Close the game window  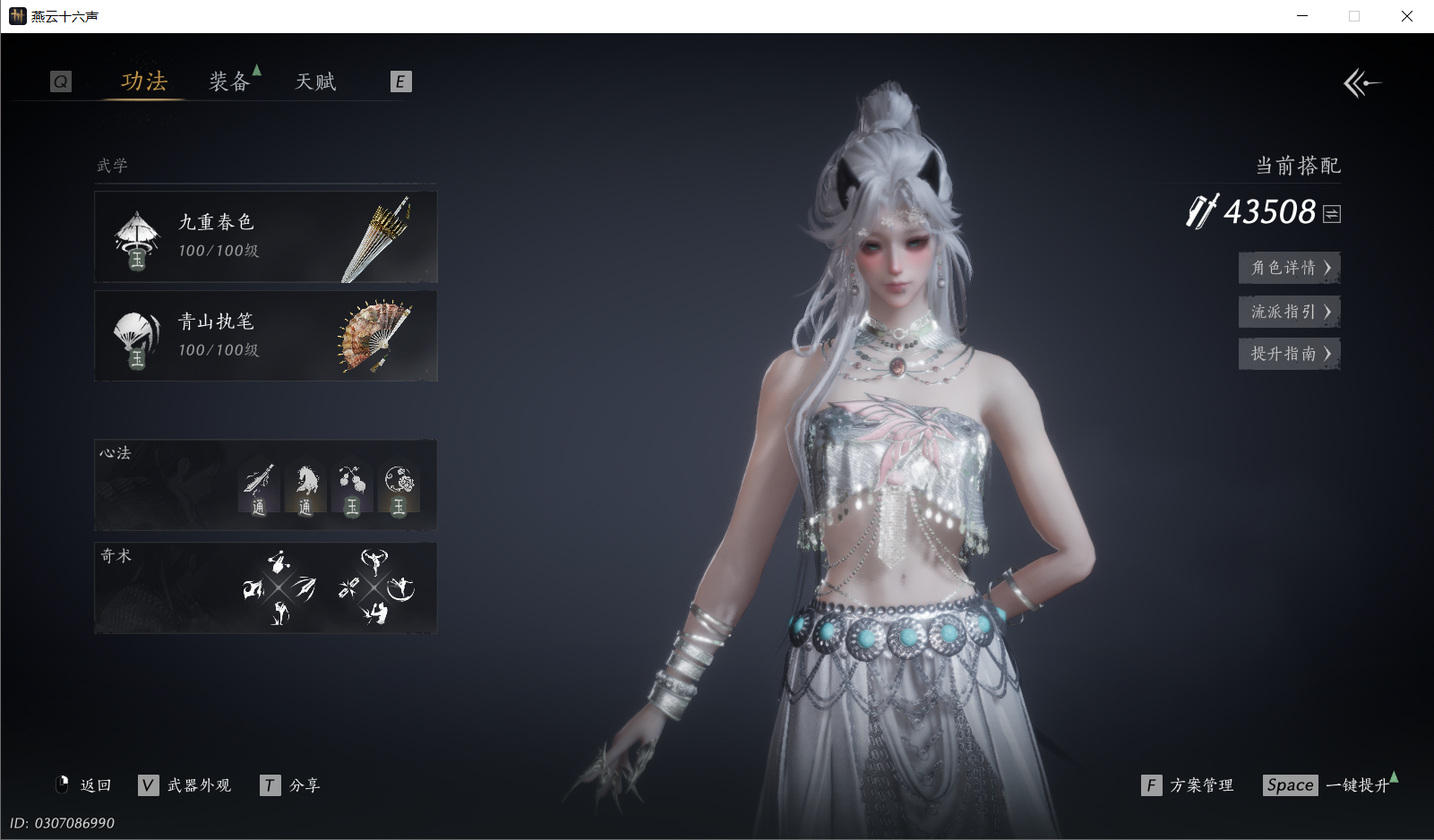pos(1406,16)
